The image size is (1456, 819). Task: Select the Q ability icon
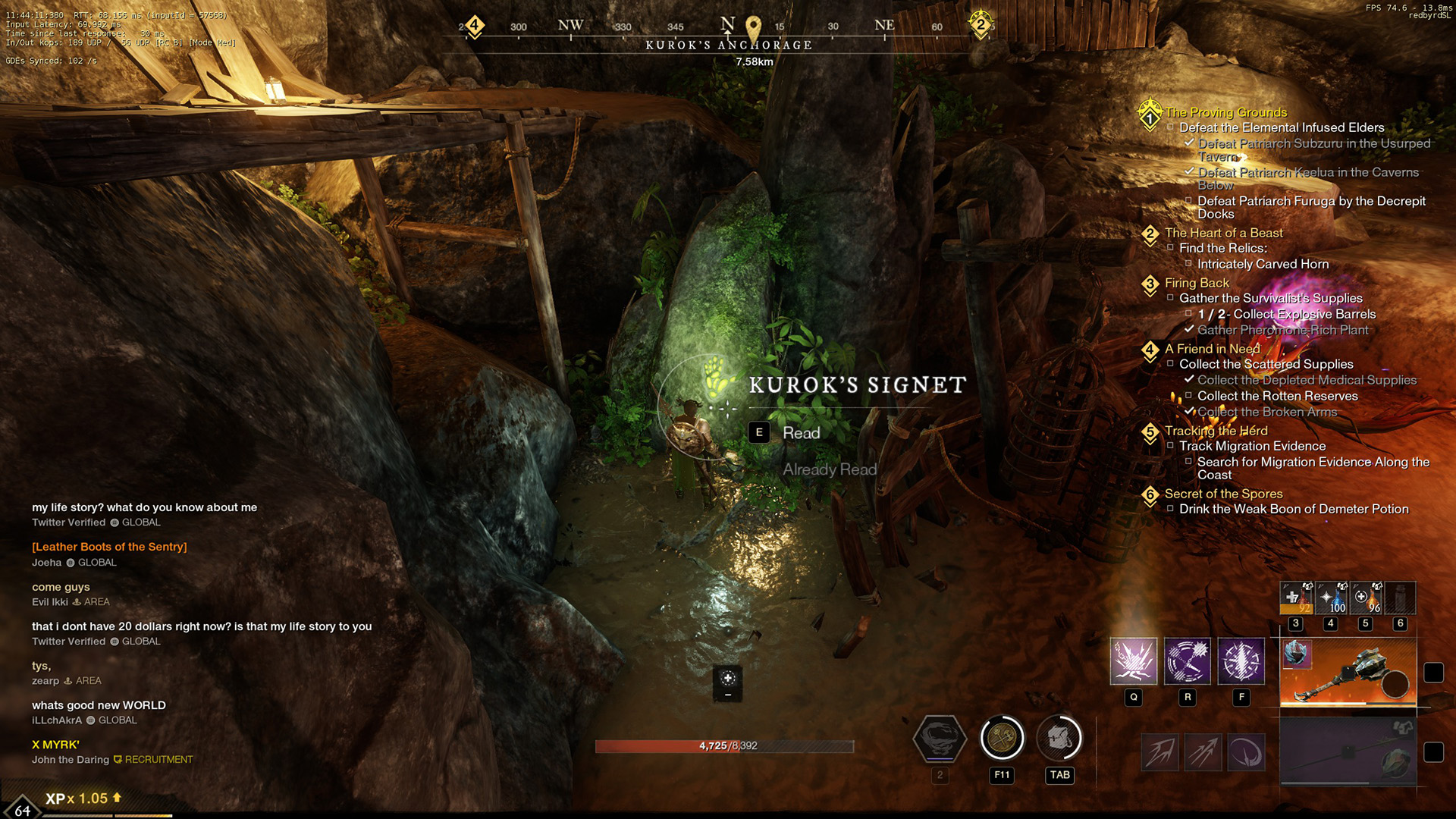(x=1133, y=662)
